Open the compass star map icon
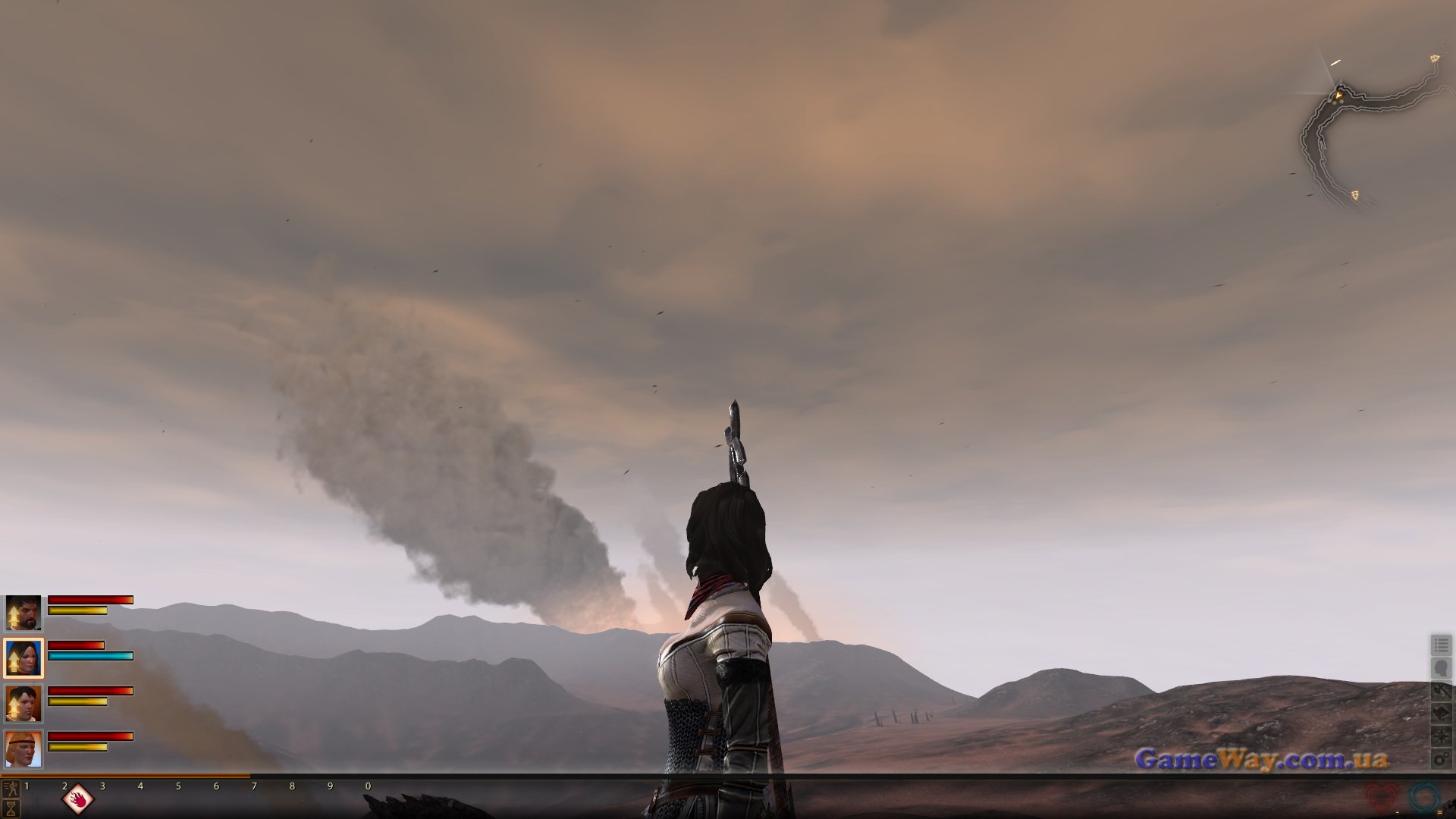Image resolution: width=1456 pixels, height=819 pixels. coord(1441,736)
